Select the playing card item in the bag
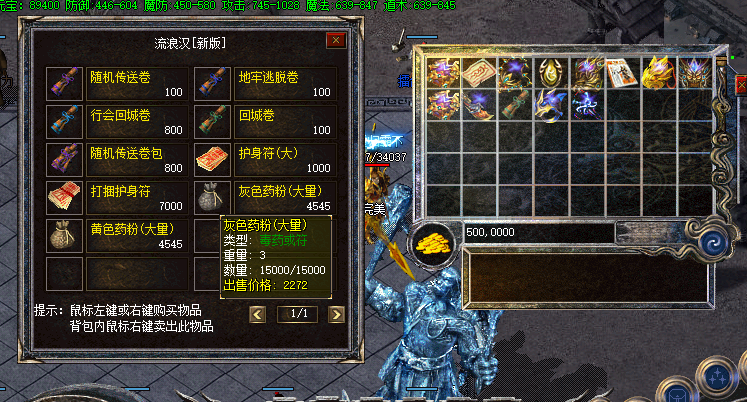The image size is (747, 402). click(622, 71)
